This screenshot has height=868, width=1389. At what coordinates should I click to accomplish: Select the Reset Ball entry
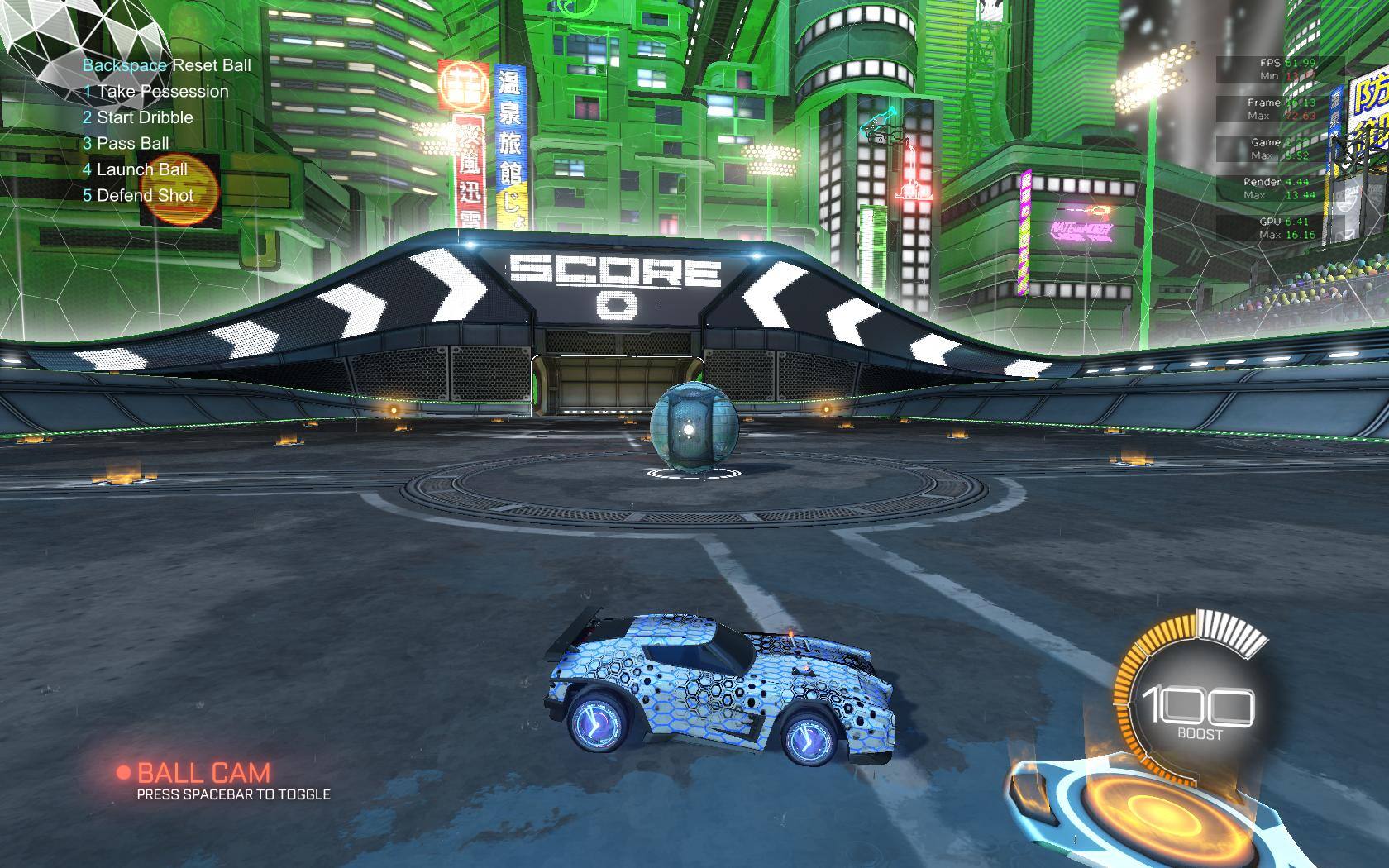pos(166,65)
